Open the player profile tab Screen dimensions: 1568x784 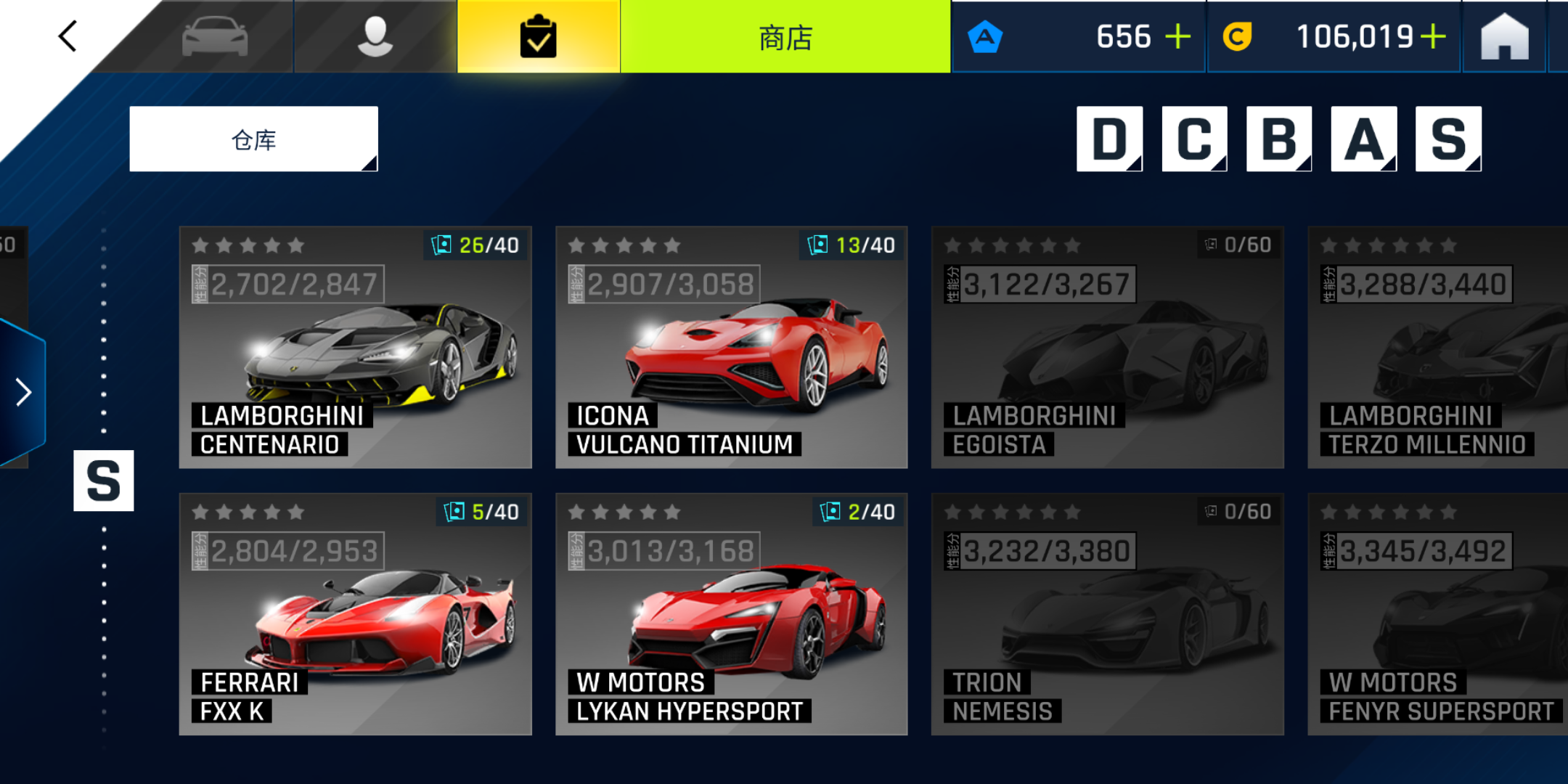(x=375, y=36)
